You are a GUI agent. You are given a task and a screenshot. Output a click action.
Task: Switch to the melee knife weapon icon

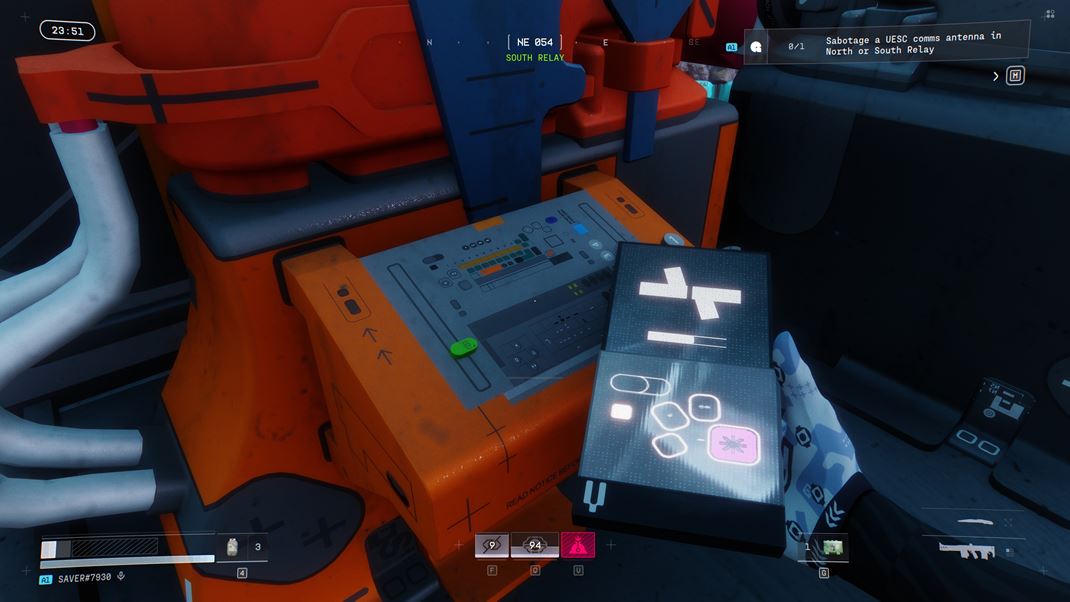[975, 521]
